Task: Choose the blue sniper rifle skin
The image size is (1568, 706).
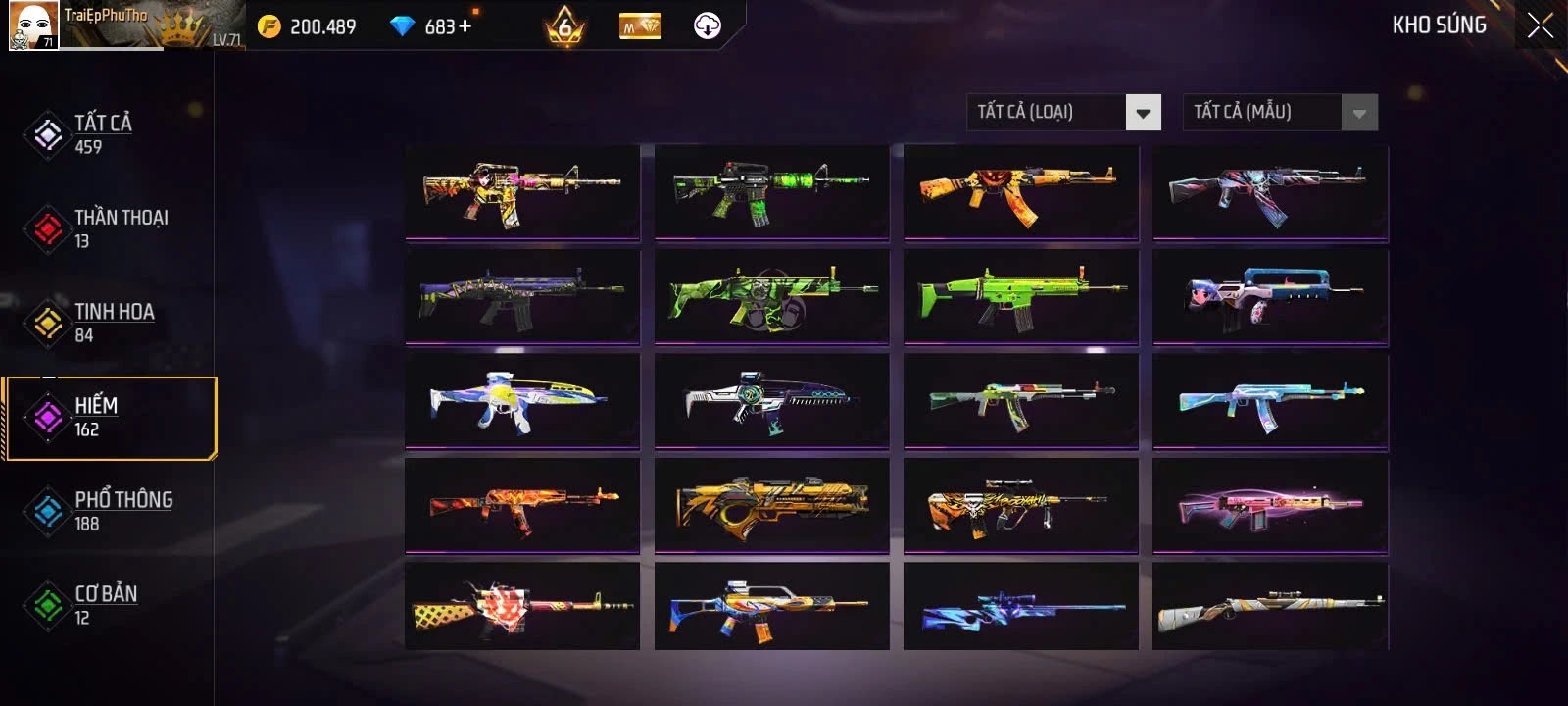Action: (1021, 606)
